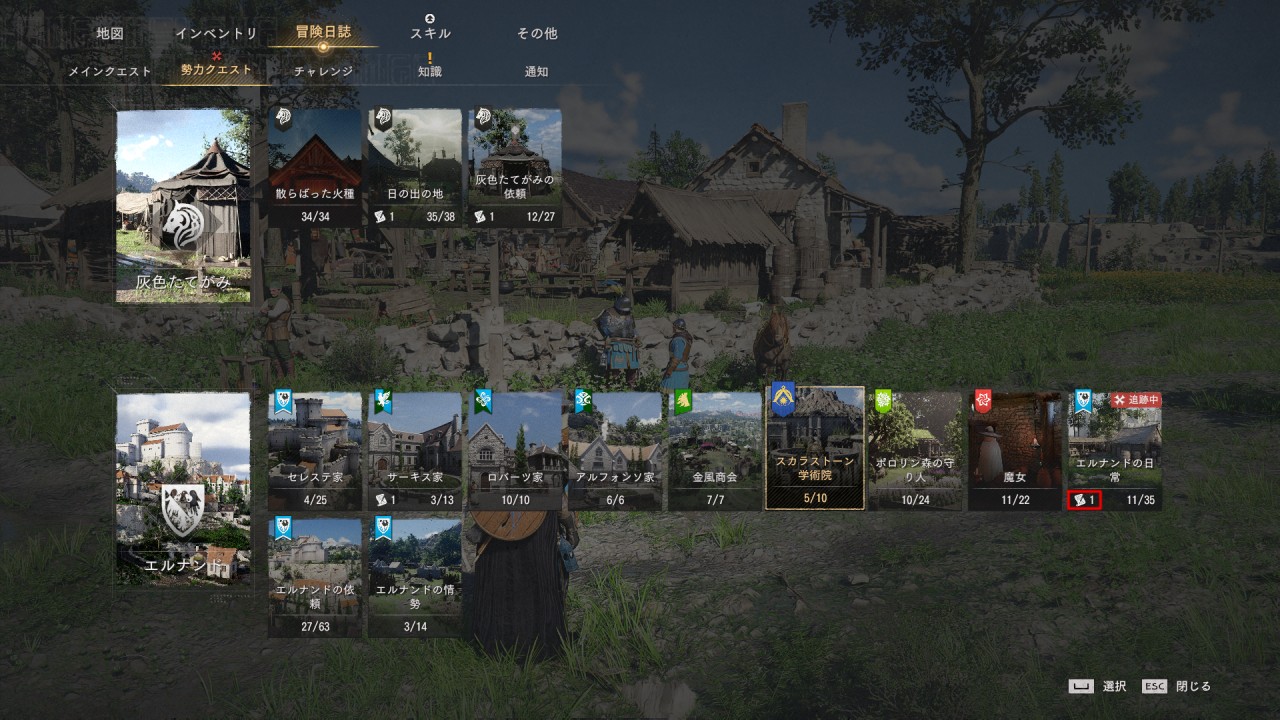Screen dimensions: 1280x720
Task: Choose the サーキス家 quest tile
Action: (415, 450)
